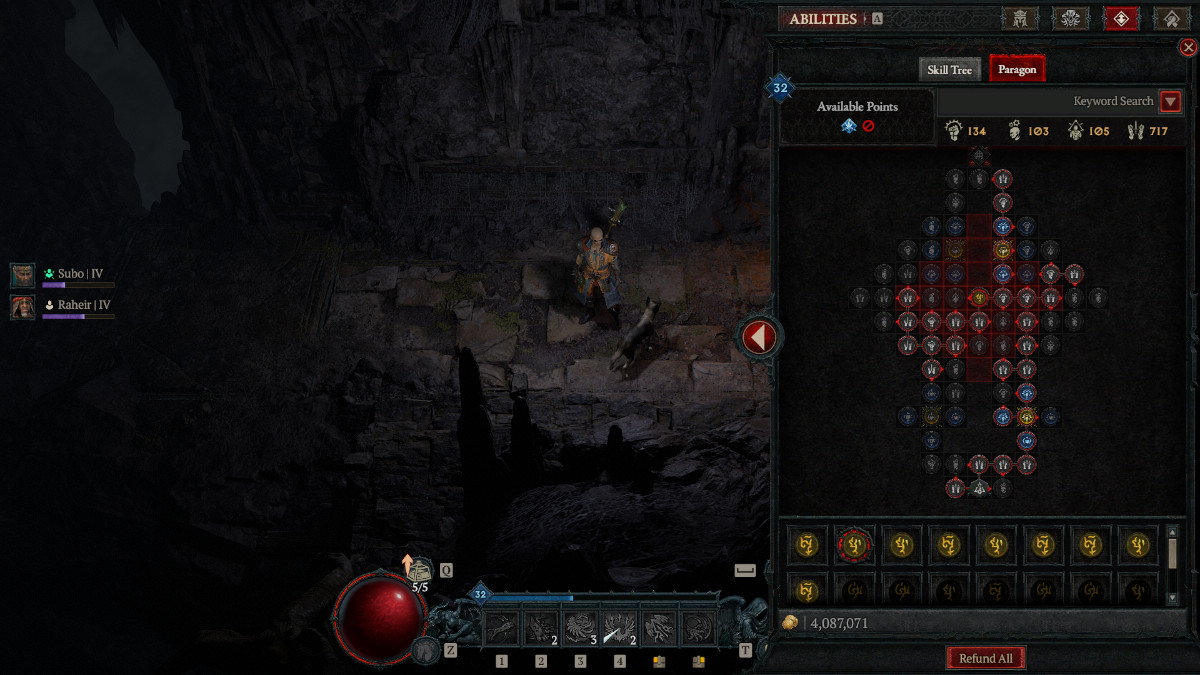Use the healing potion icon

click(419, 570)
